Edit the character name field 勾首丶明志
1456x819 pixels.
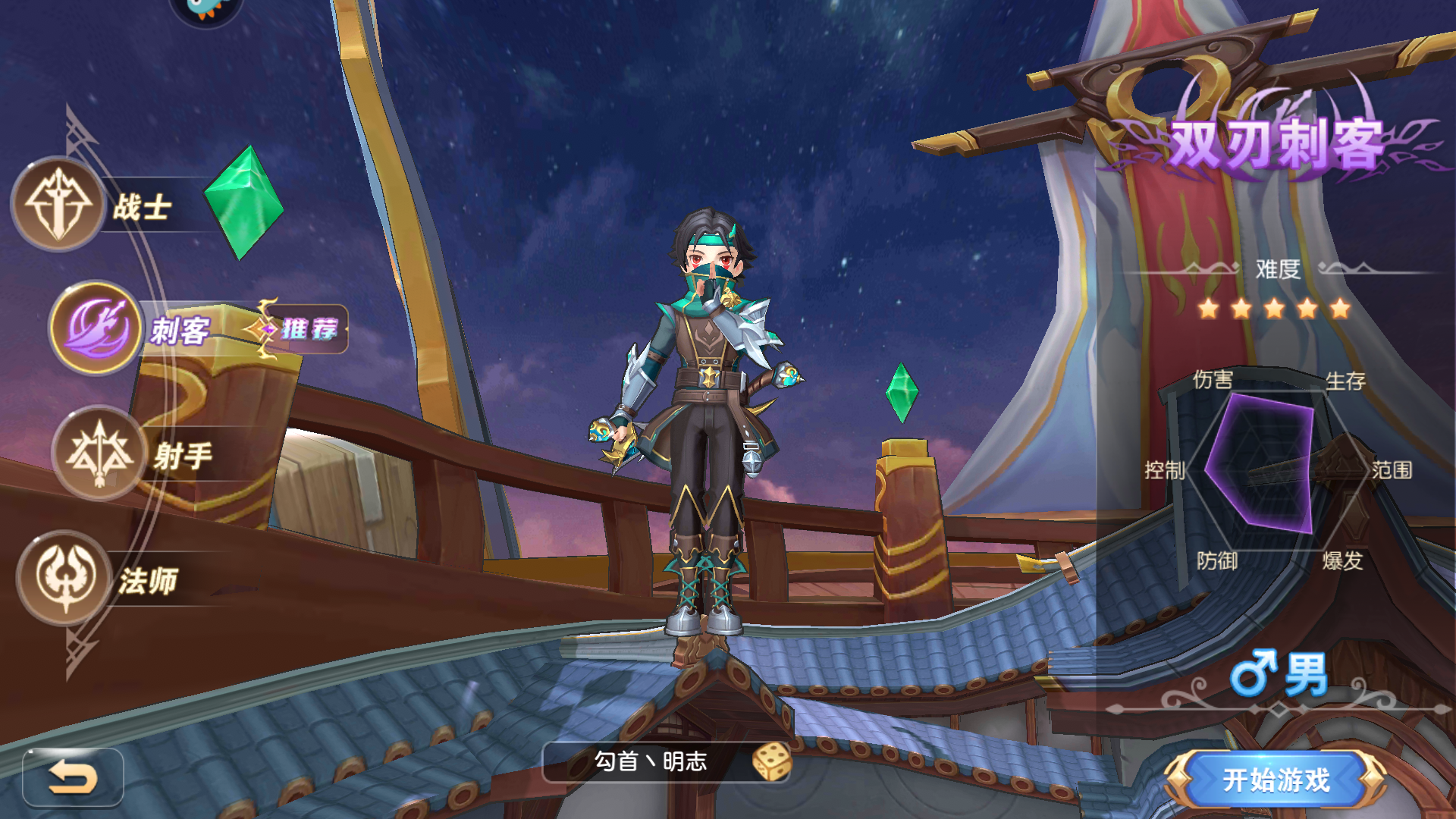(x=650, y=761)
